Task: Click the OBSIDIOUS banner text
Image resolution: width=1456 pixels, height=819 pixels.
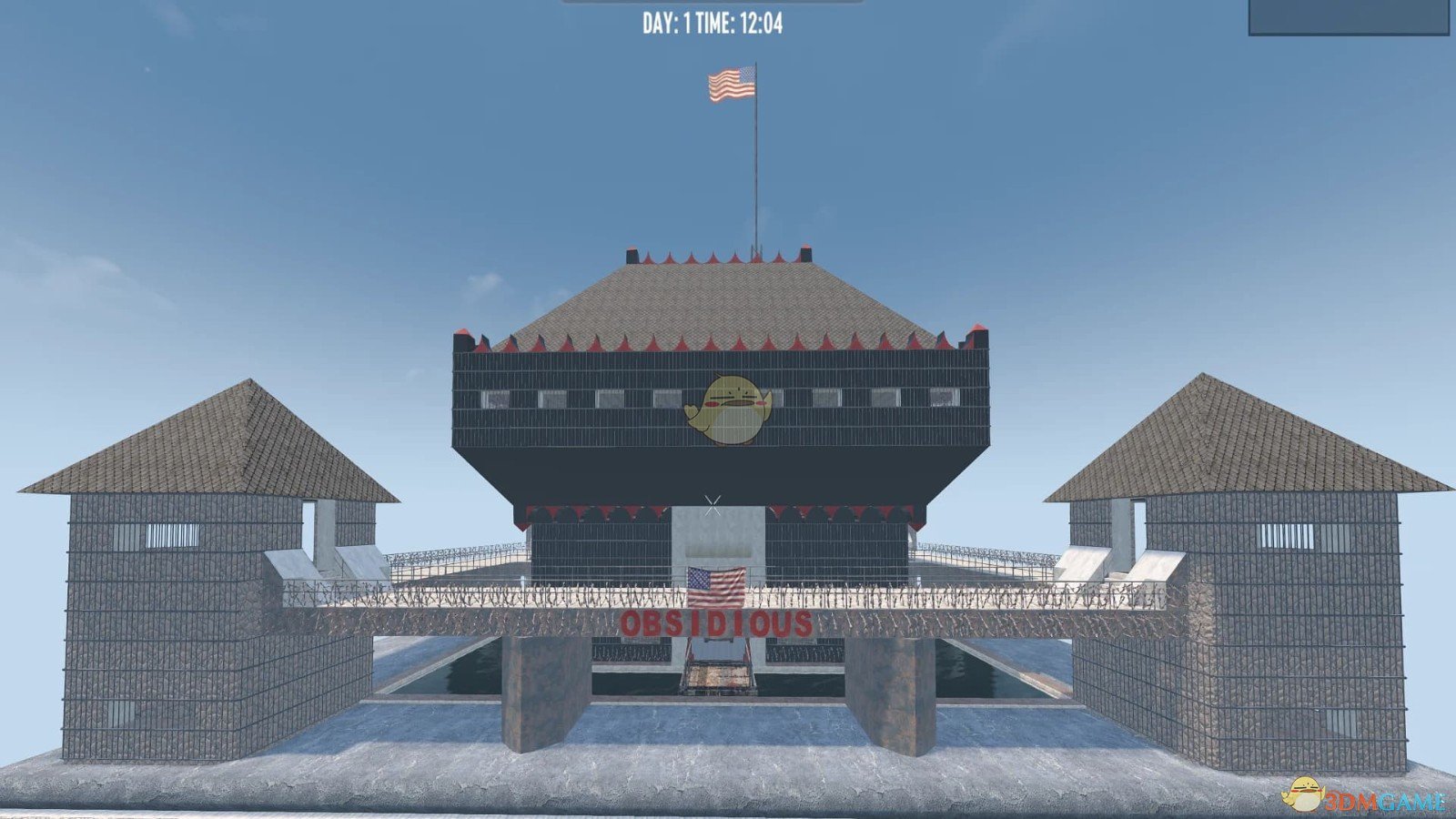Action: (716, 624)
